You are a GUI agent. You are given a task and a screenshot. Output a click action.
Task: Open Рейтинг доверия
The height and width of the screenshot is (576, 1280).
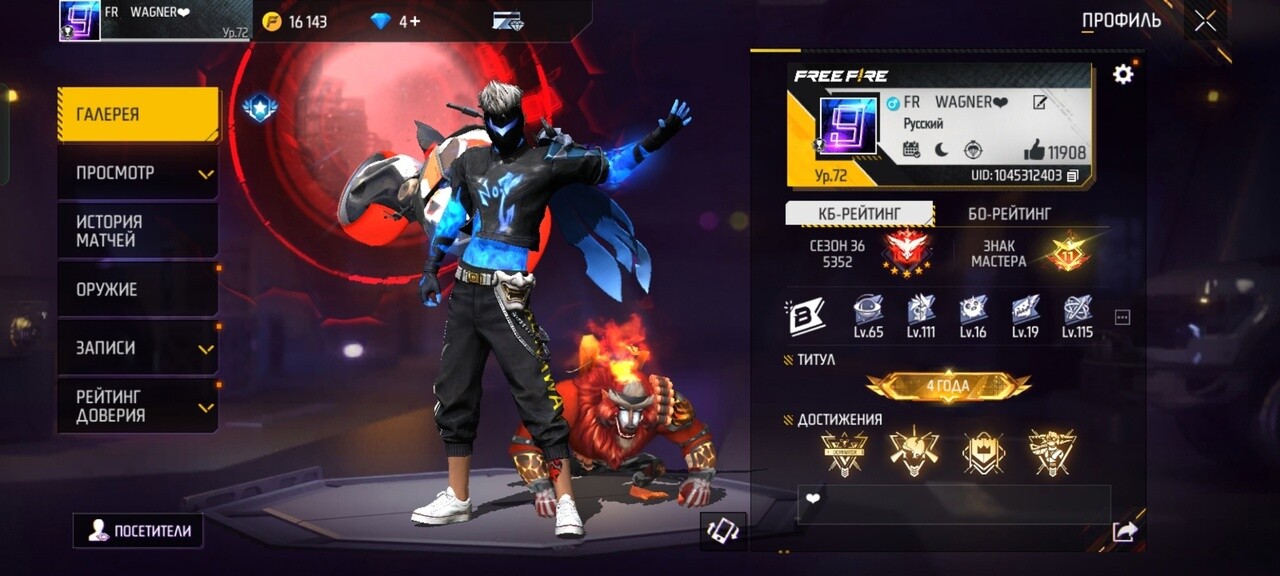click(137, 406)
